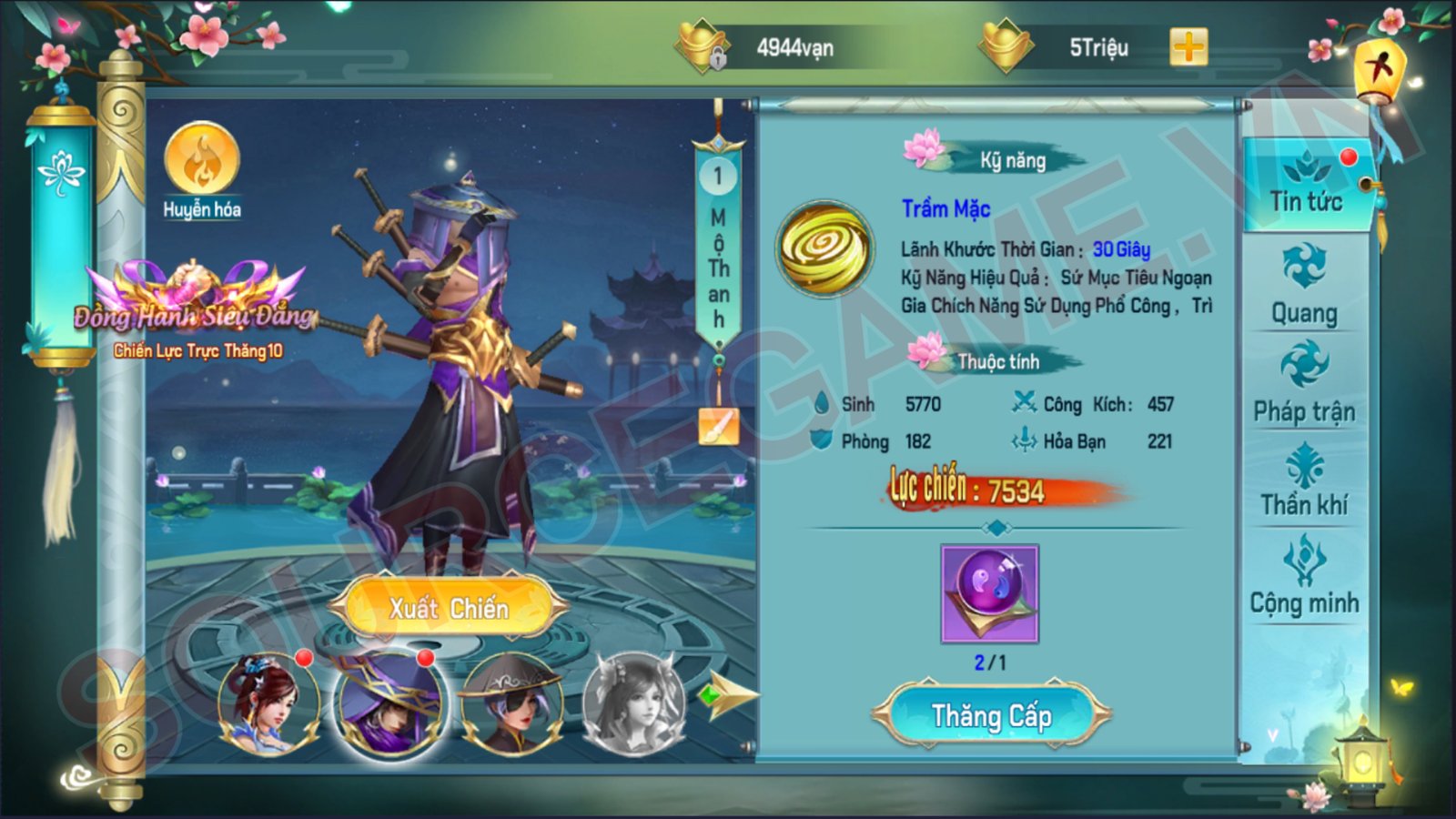Add gold with the plus button
This screenshot has height=819, width=1456.
(x=1188, y=47)
